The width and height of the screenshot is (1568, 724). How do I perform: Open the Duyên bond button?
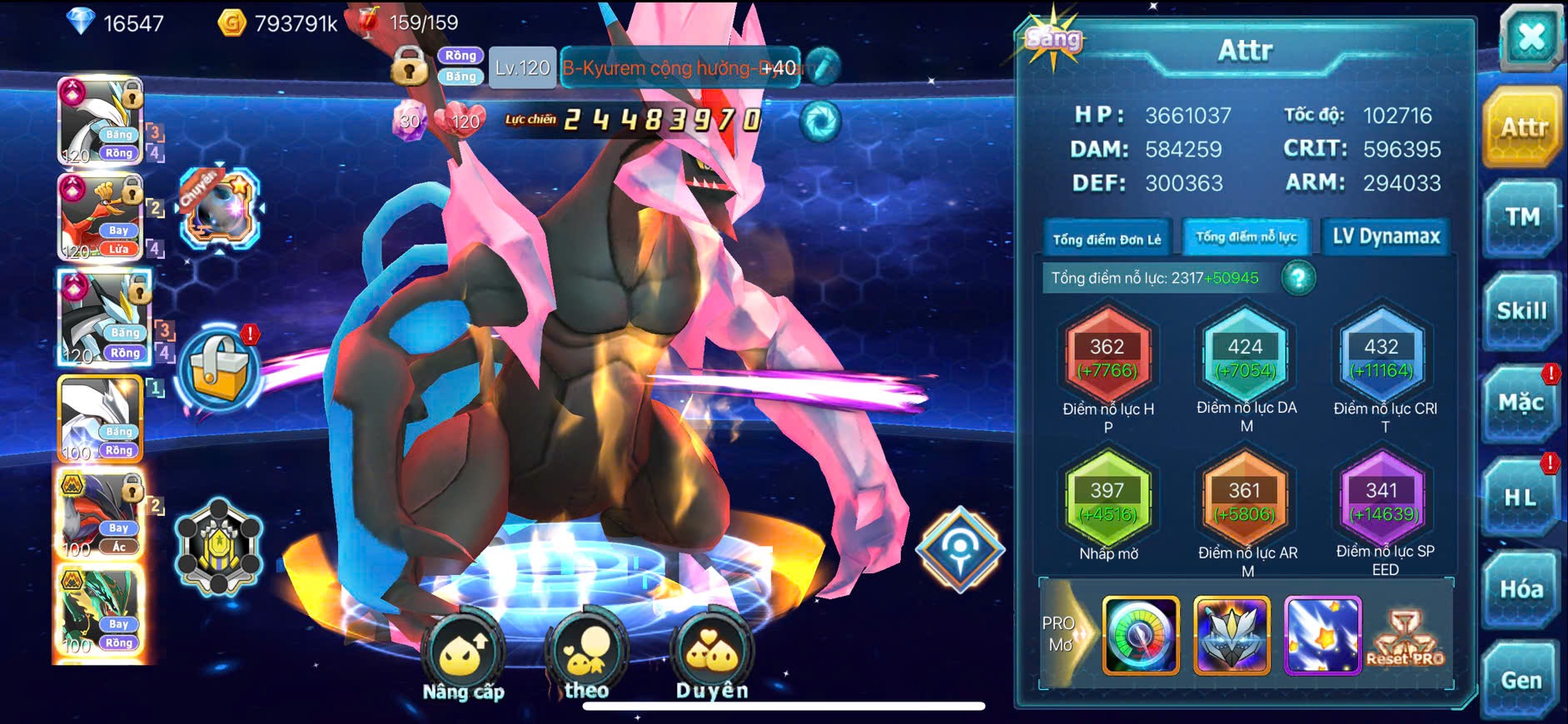(x=712, y=657)
